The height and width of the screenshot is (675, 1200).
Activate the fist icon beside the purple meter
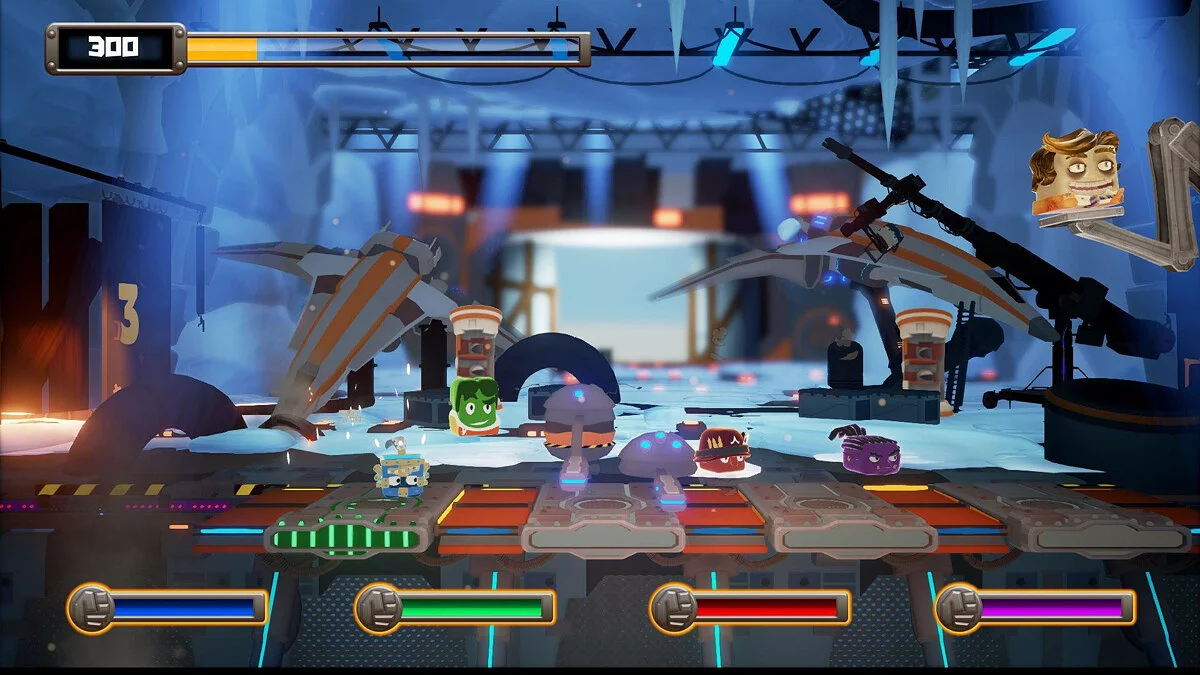pos(959,608)
